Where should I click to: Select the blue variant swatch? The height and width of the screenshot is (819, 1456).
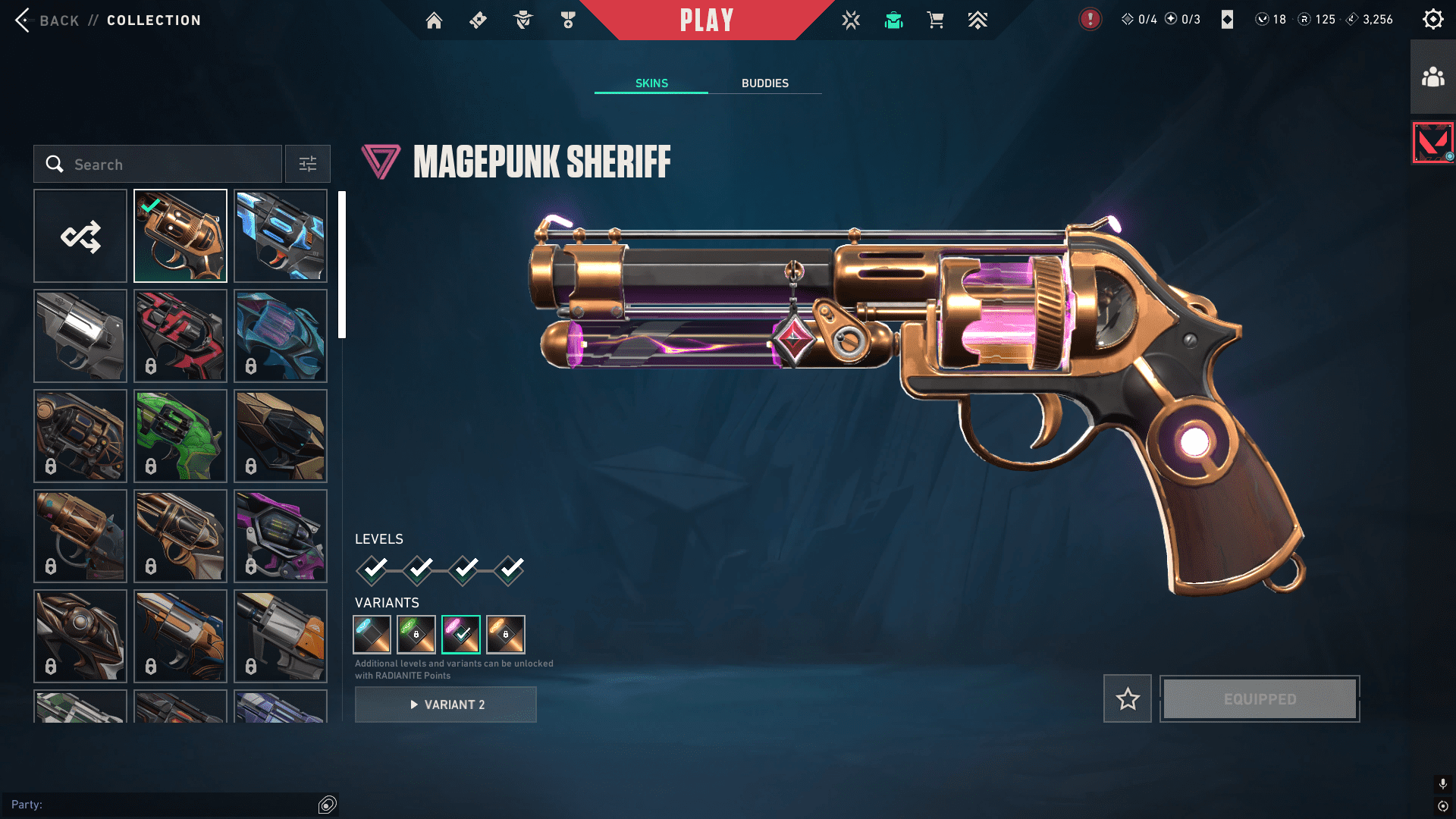click(x=372, y=635)
